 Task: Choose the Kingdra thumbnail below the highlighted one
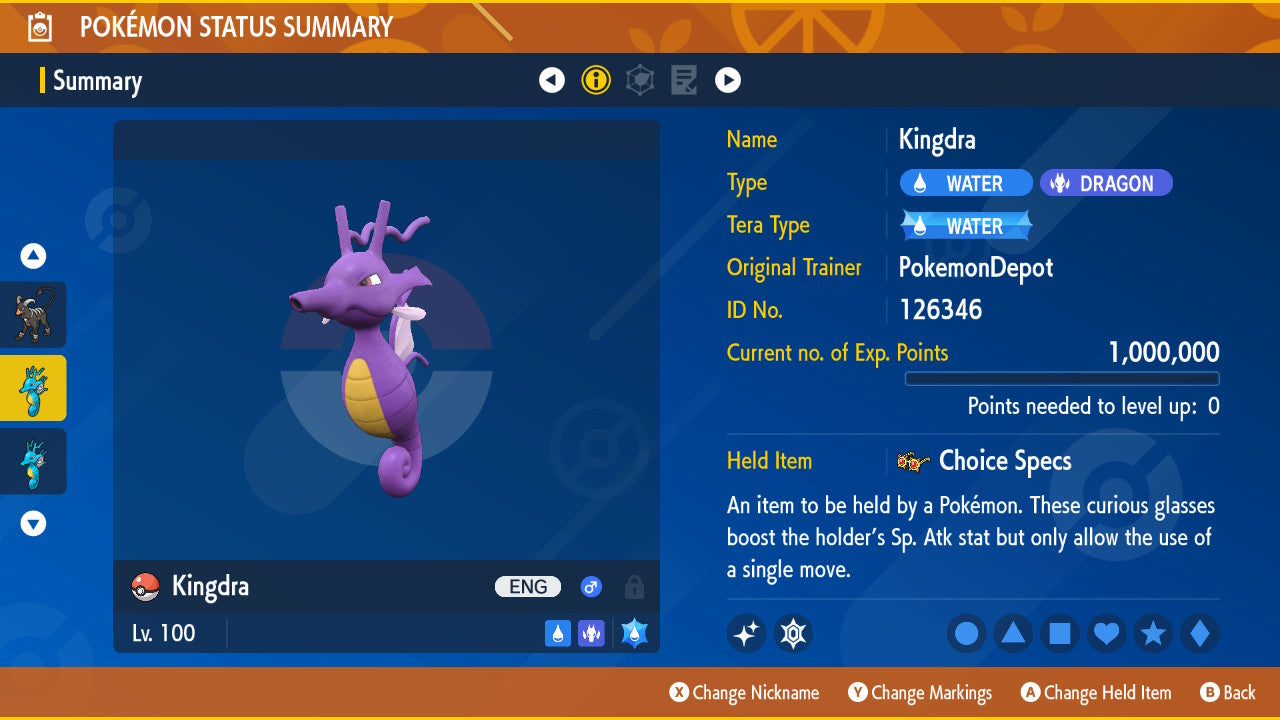pyautogui.click(x=33, y=461)
